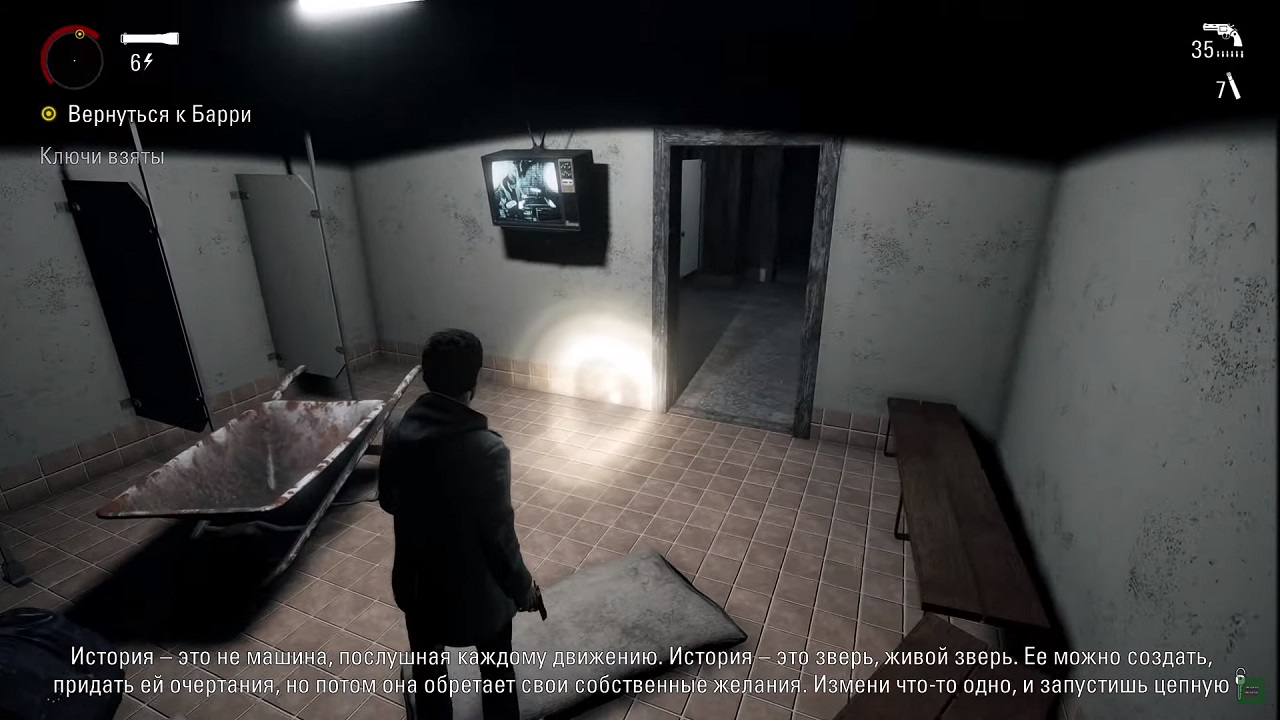Click the objective text Вернуться к Барри
The width and height of the screenshot is (1280, 720).
[158, 115]
